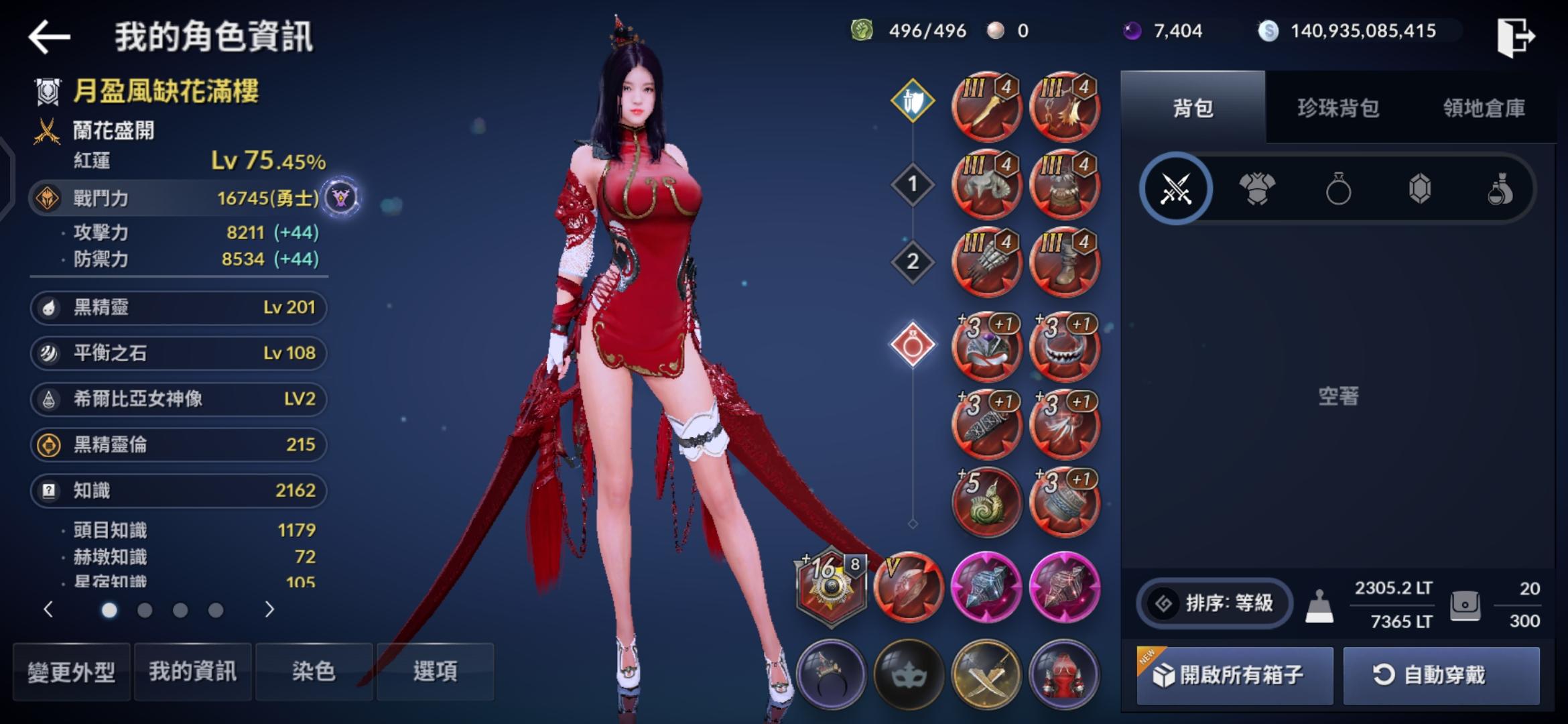Click the +16 enchanted emblem equipment slot
Image resolution: width=1568 pixels, height=724 pixels.
(831, 587)
